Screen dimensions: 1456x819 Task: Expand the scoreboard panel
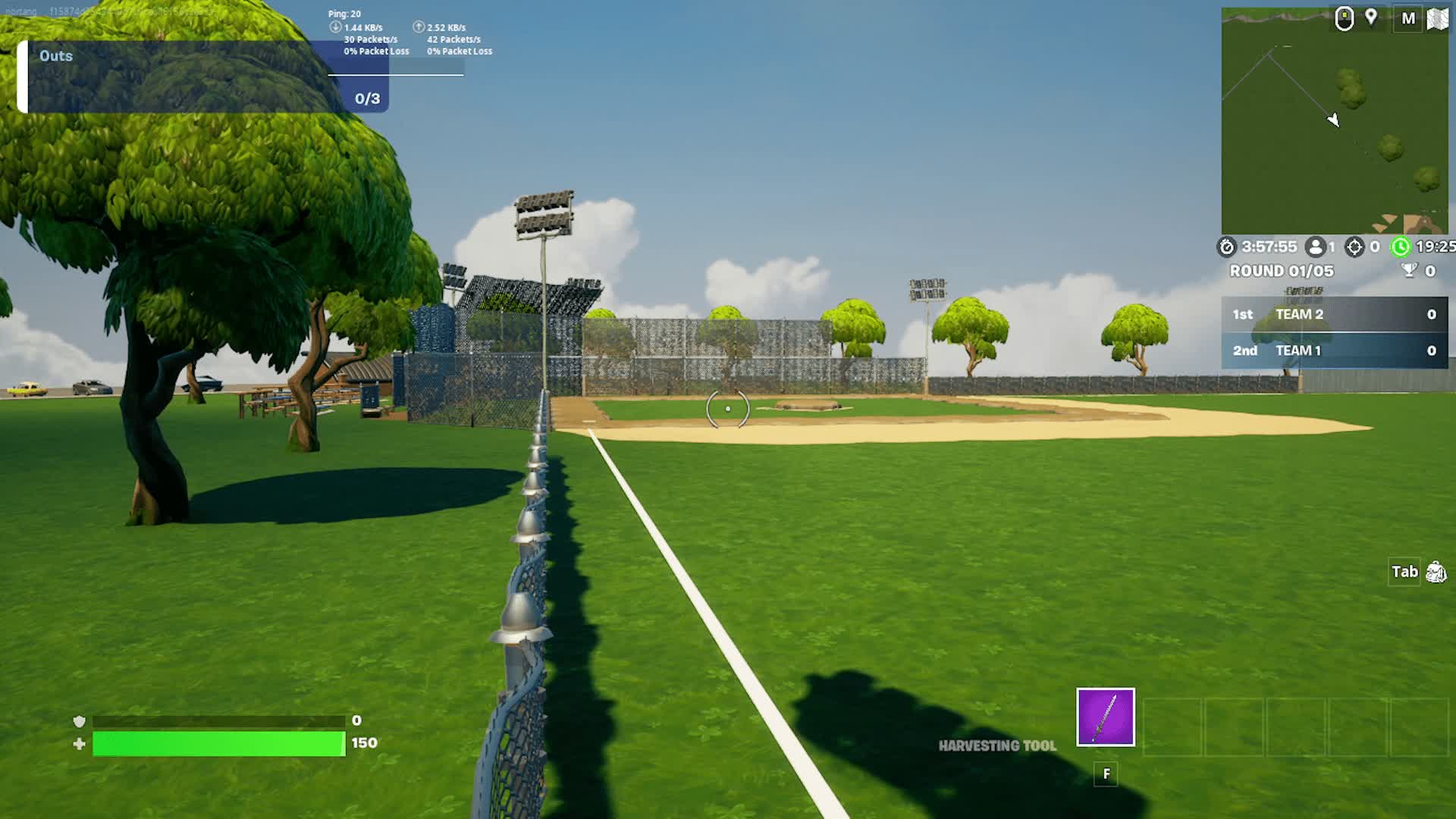coord(1336,332)
